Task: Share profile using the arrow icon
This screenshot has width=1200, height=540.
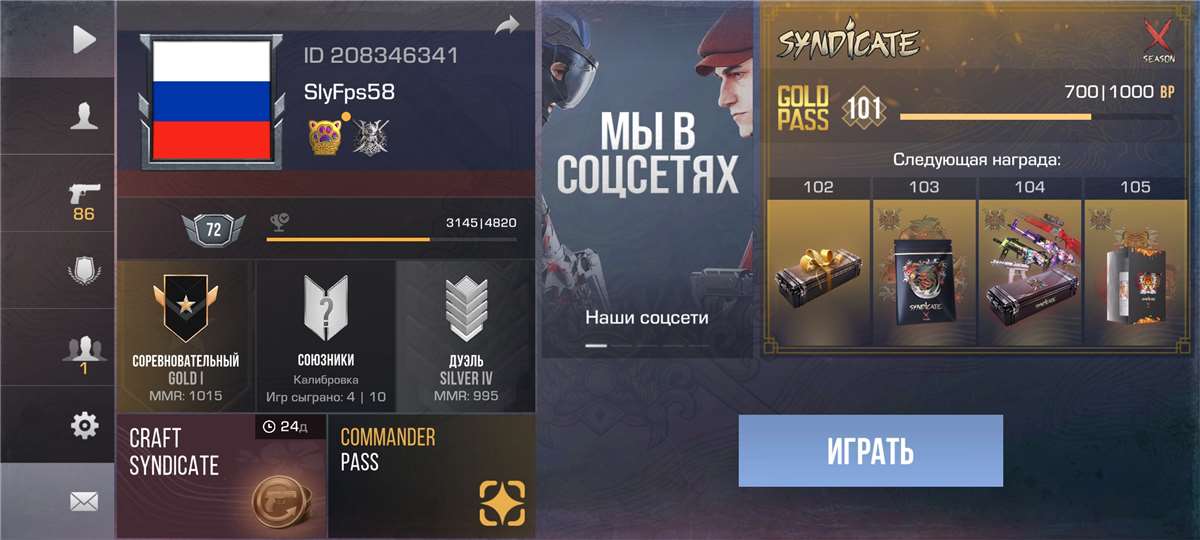Action: (507, 24)
